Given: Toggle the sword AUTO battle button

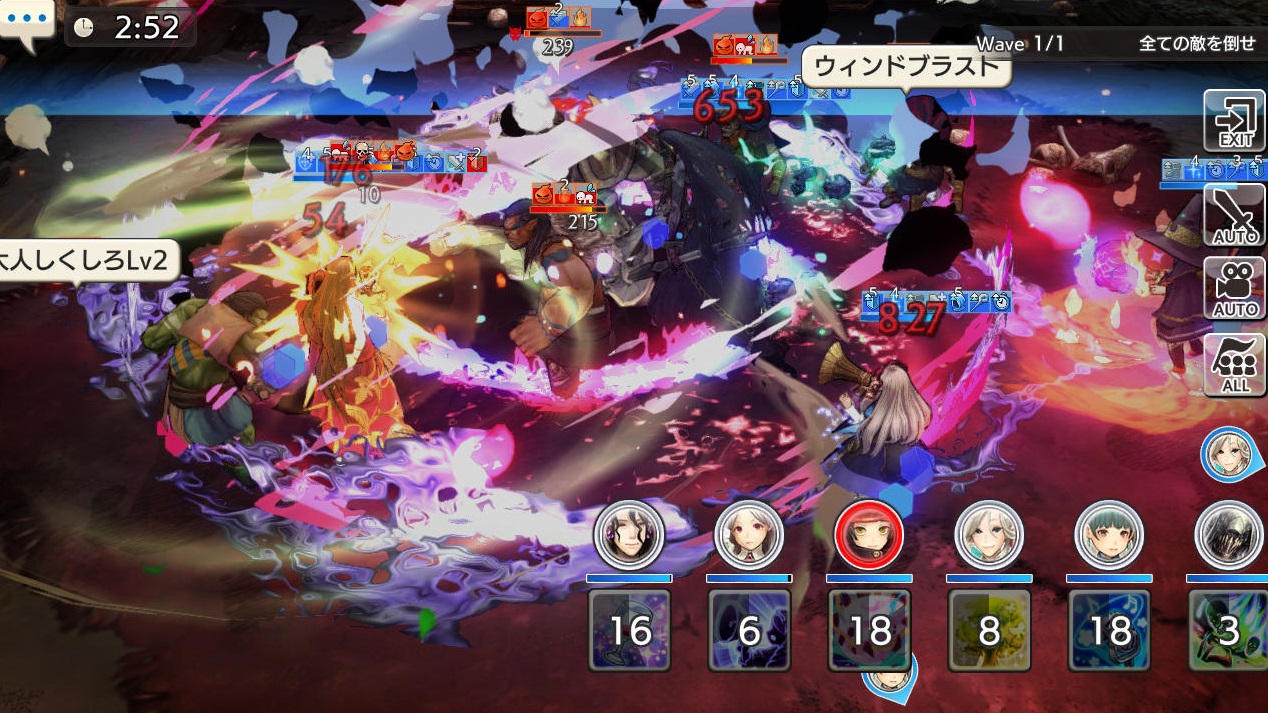Looking at the screenshot, I should [x=1234, y=215].
